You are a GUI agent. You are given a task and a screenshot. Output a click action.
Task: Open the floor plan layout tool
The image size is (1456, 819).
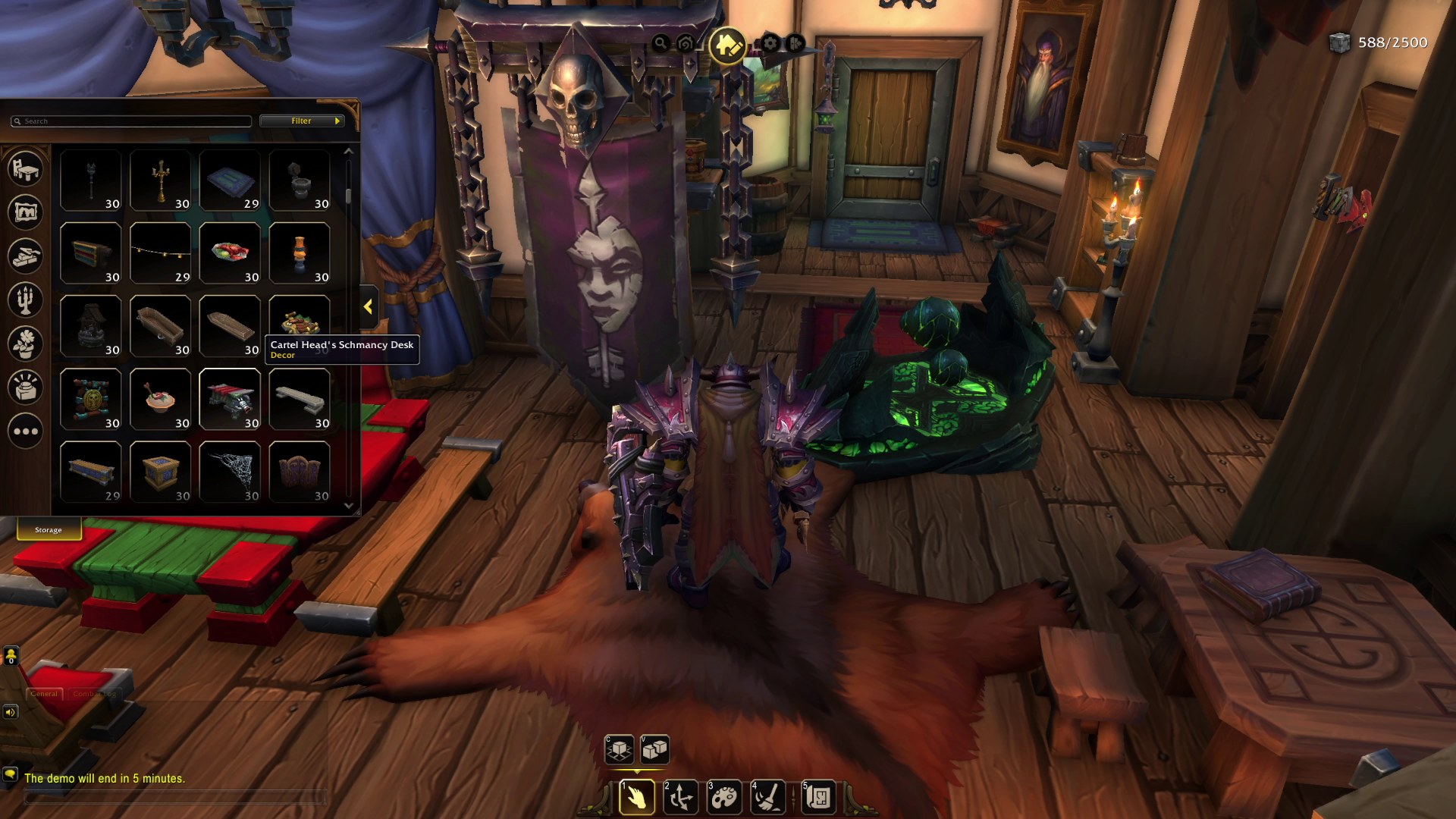(818, 798)
